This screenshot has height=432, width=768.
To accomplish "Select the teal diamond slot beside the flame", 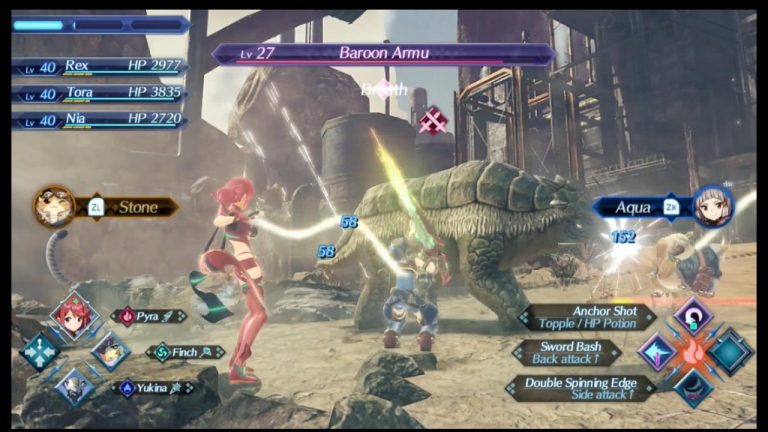I will [x=731, y=352].
